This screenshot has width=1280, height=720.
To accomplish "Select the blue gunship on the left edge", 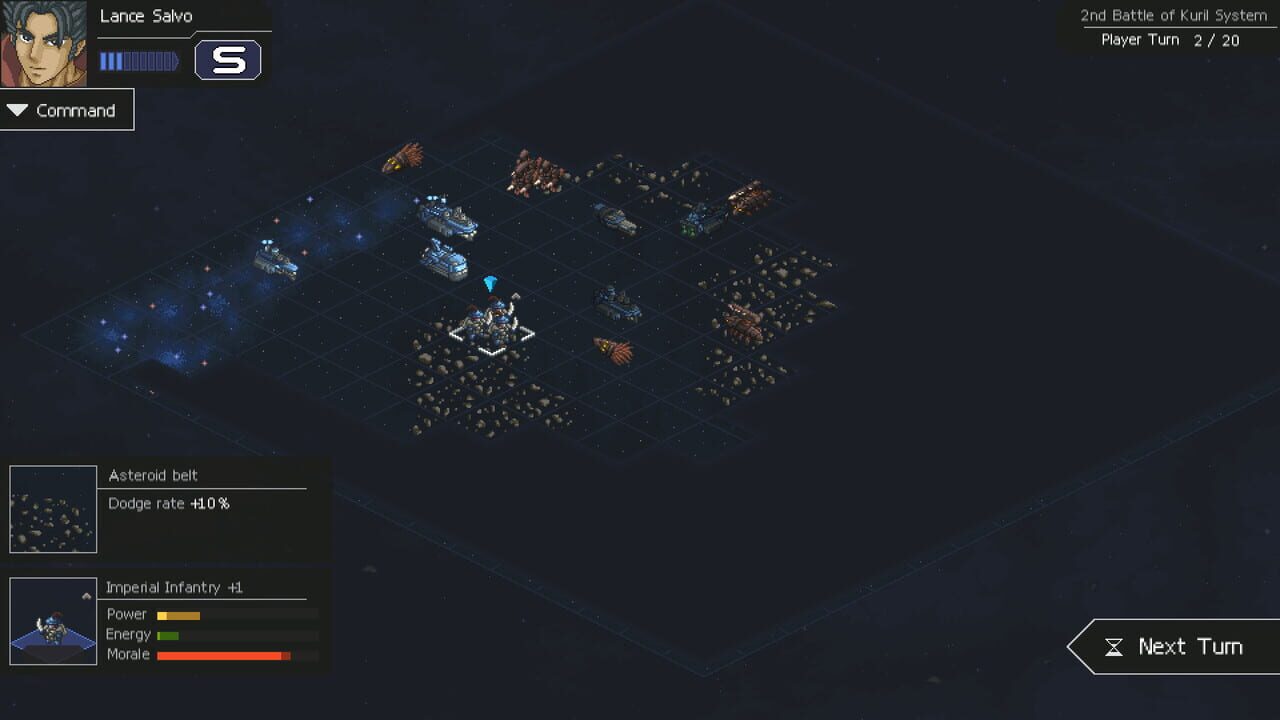I will [275, 257].
